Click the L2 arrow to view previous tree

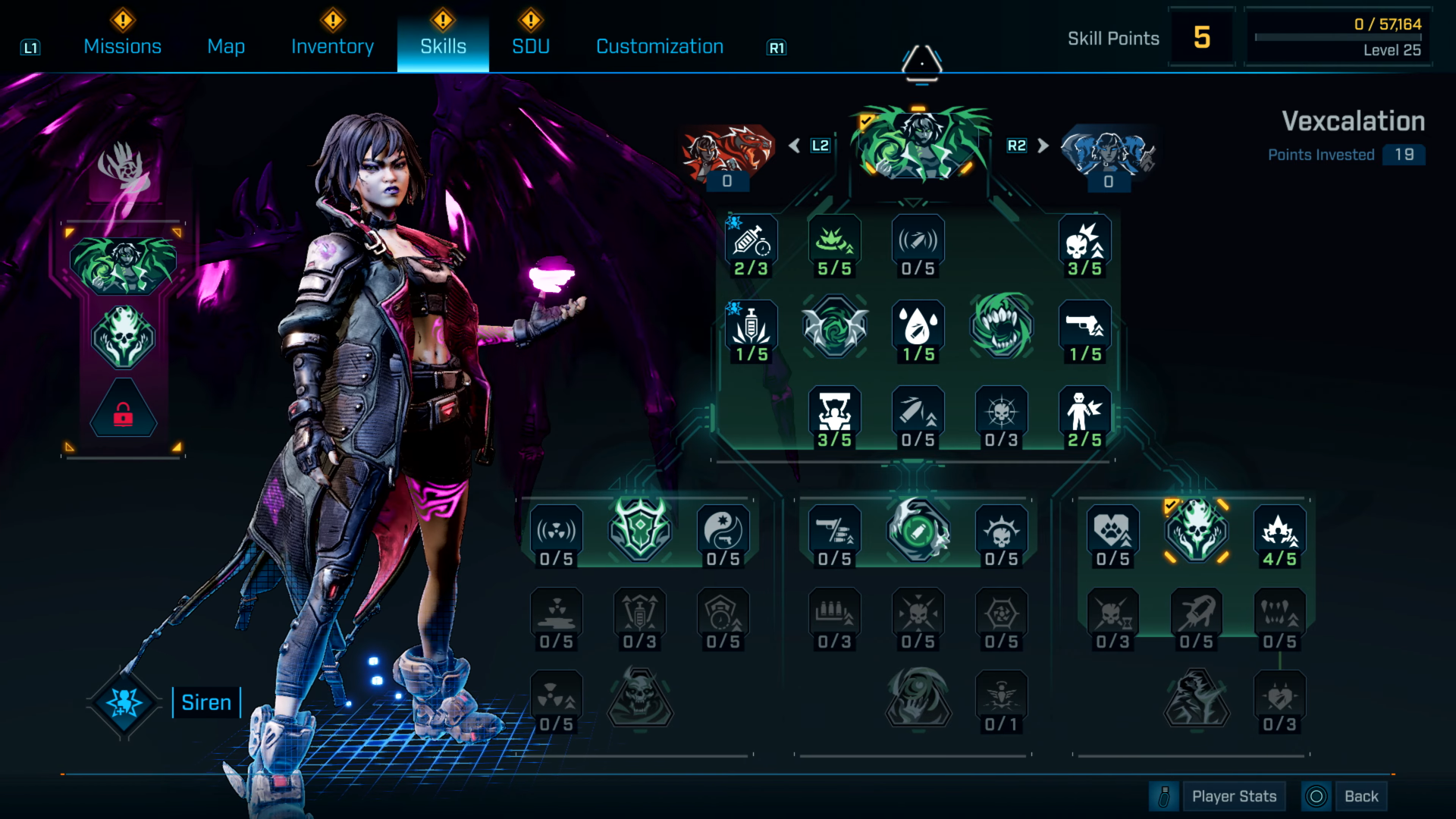795,145
